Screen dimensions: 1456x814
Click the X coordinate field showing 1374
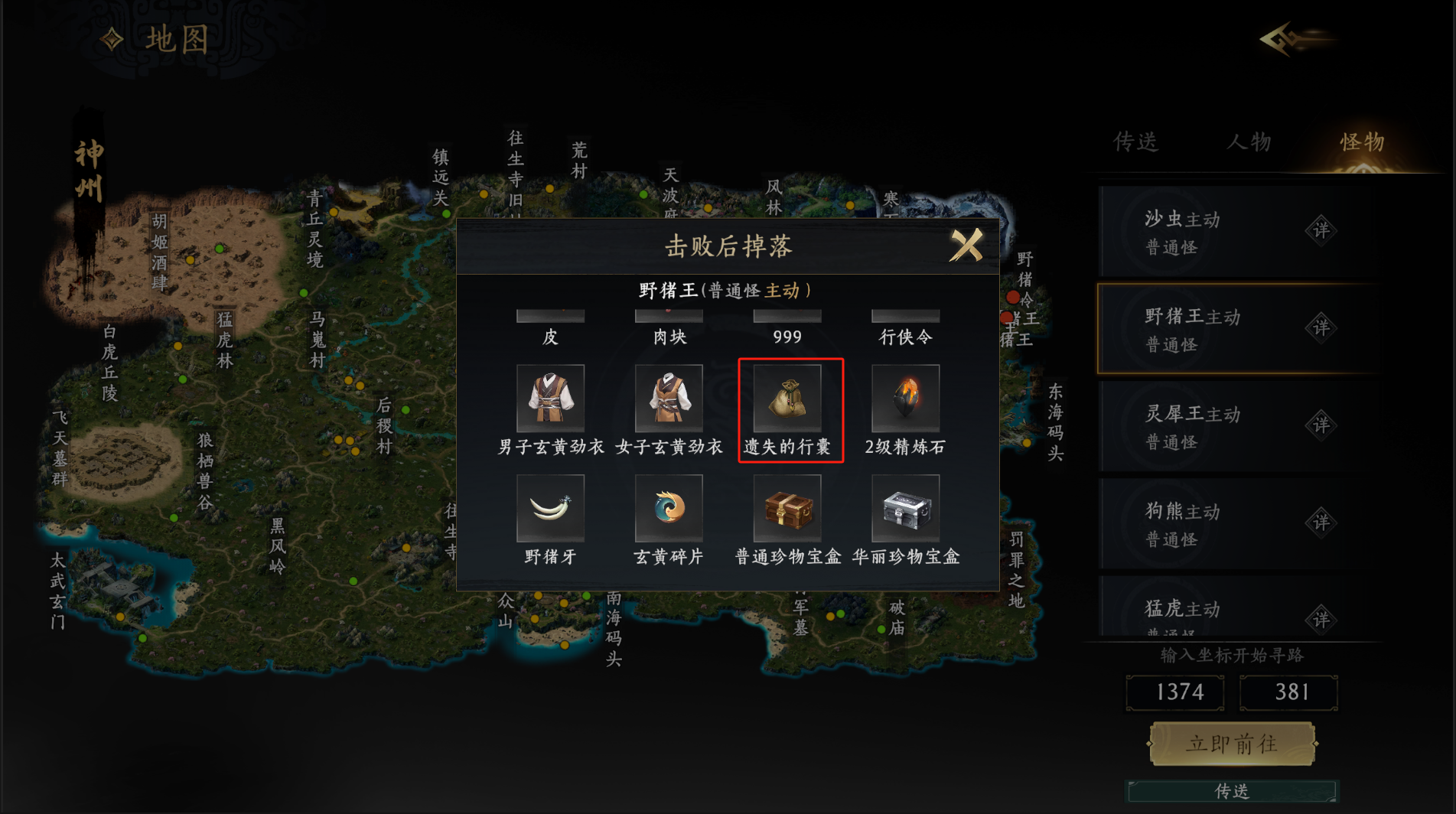tap(1175, 692)
